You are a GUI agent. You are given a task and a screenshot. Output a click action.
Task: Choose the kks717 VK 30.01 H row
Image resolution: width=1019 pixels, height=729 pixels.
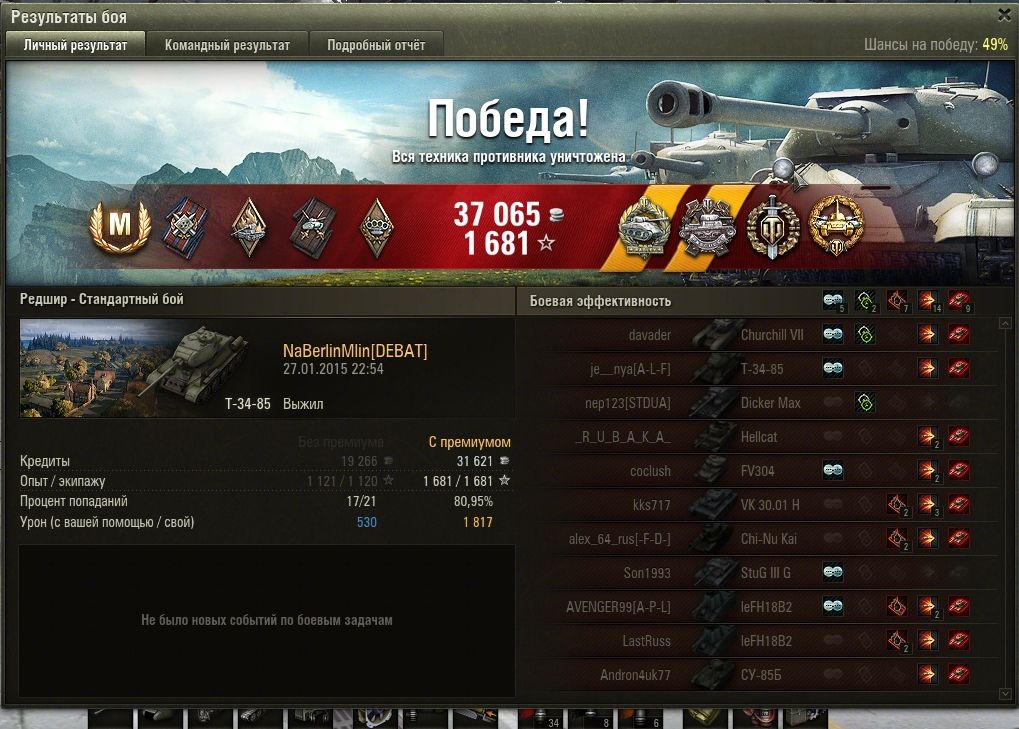[758, 505]
